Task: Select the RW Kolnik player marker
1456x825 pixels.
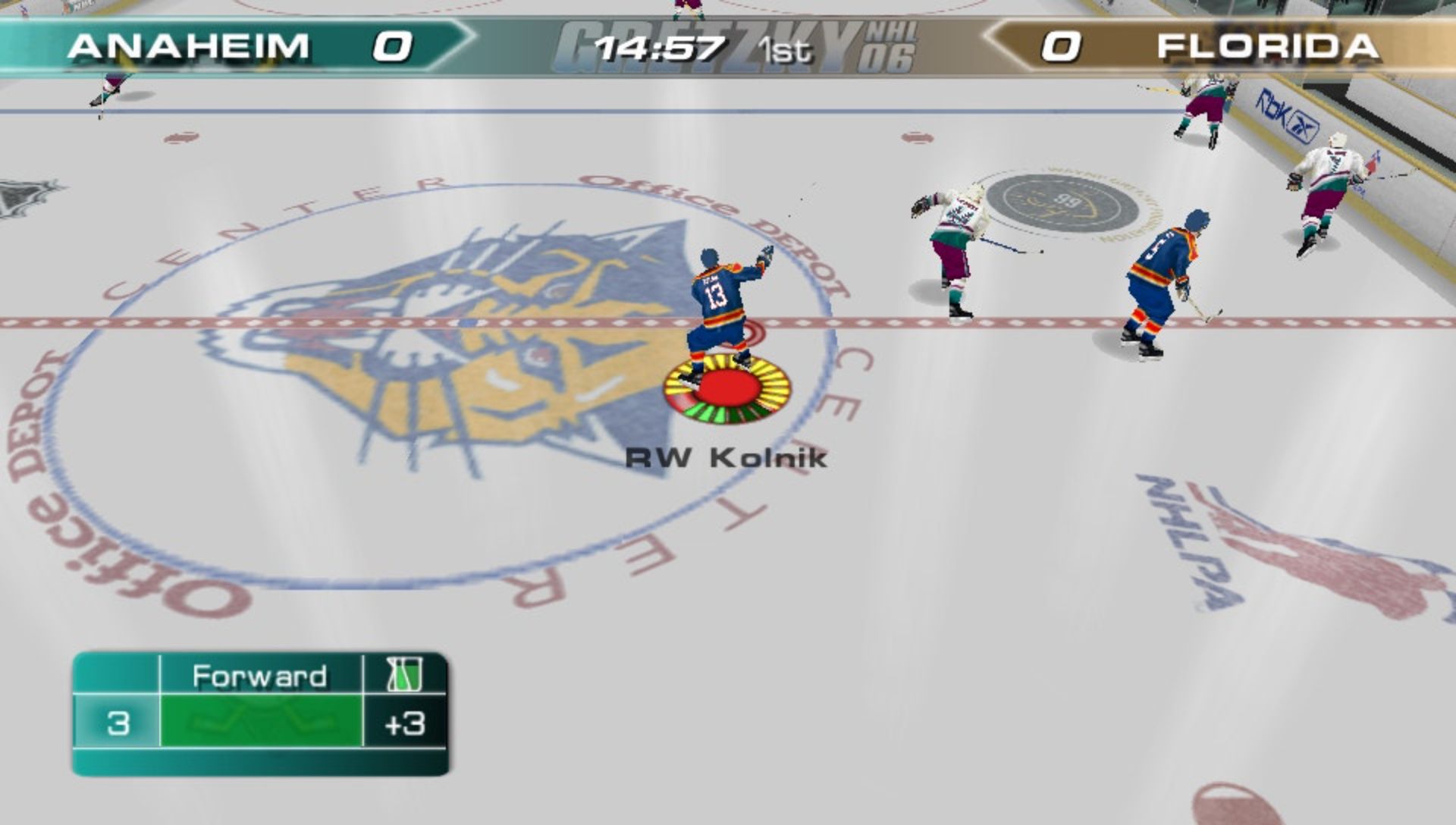Action: point(726,390)
